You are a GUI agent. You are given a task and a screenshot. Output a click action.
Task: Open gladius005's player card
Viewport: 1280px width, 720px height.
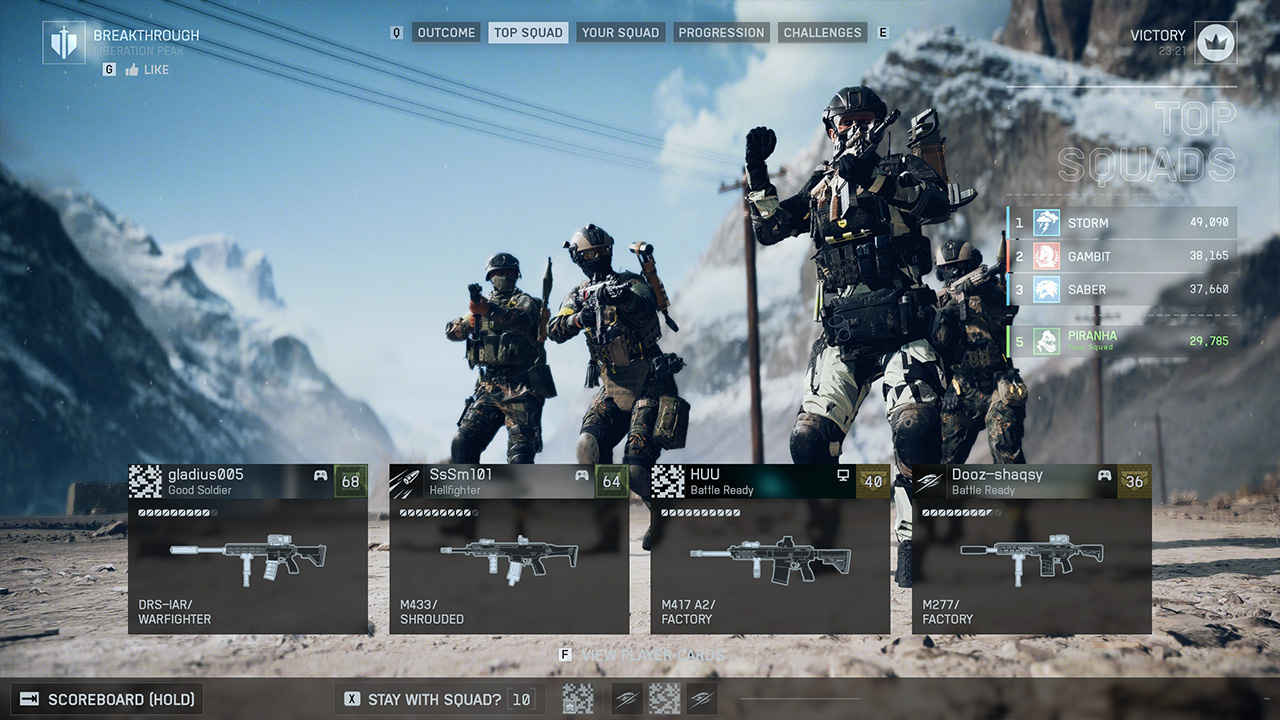pos(248,548)
